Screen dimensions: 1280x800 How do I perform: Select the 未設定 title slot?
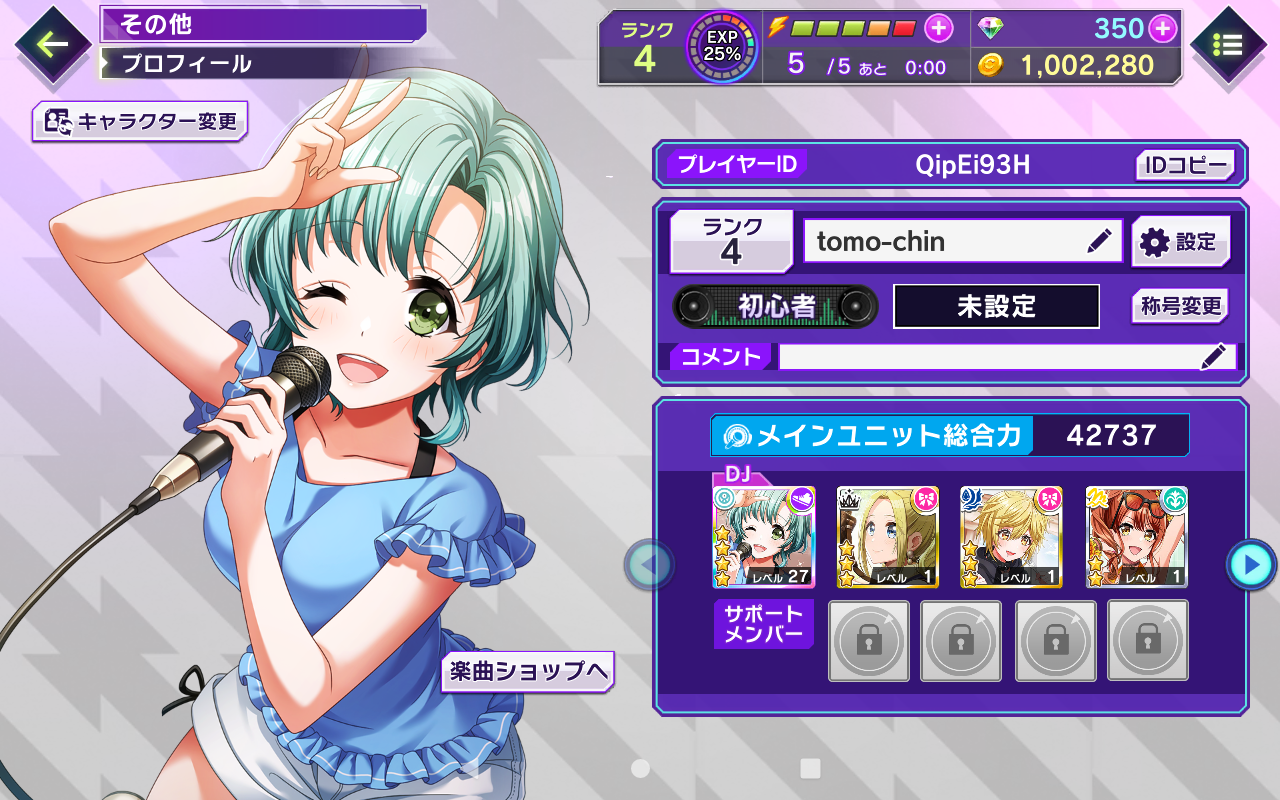click(x=996, y=306)
